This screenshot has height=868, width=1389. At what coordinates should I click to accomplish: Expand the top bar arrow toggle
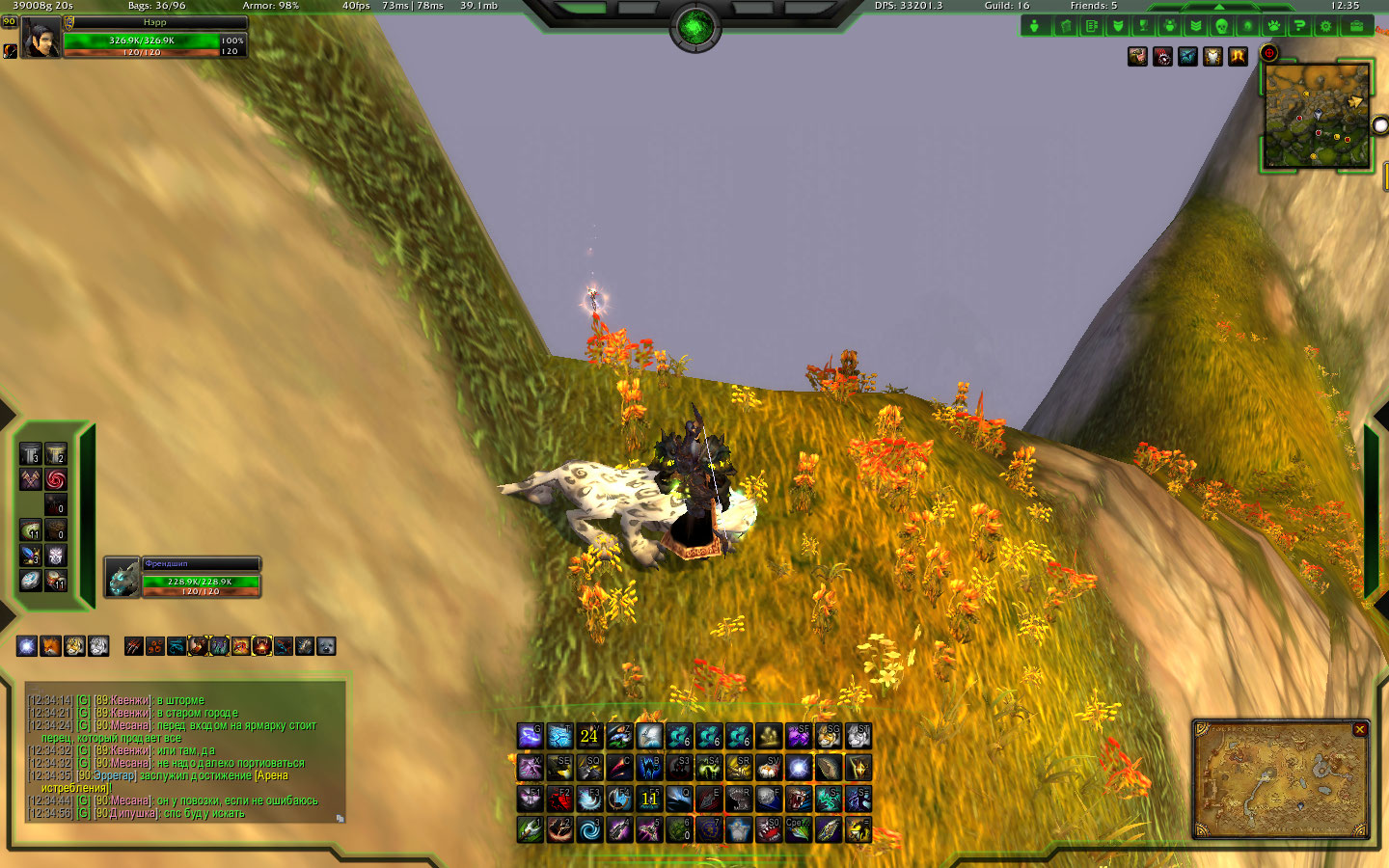(x=1219, y=7)
